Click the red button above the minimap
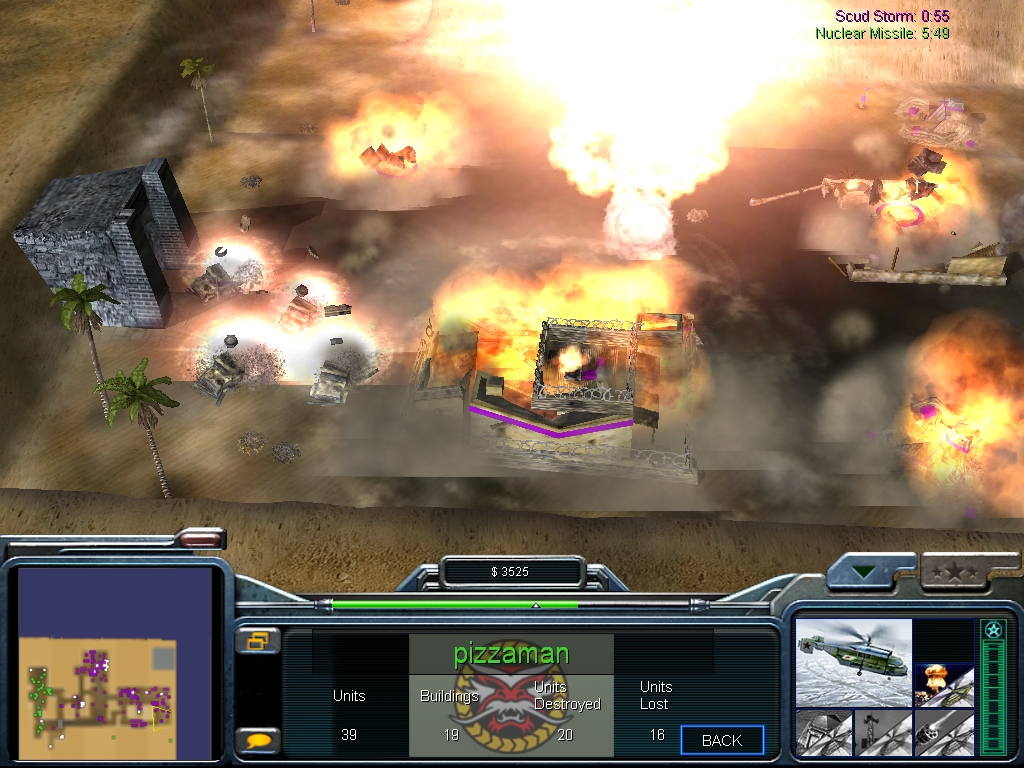 pyautogui.click(x=199, y=539)
